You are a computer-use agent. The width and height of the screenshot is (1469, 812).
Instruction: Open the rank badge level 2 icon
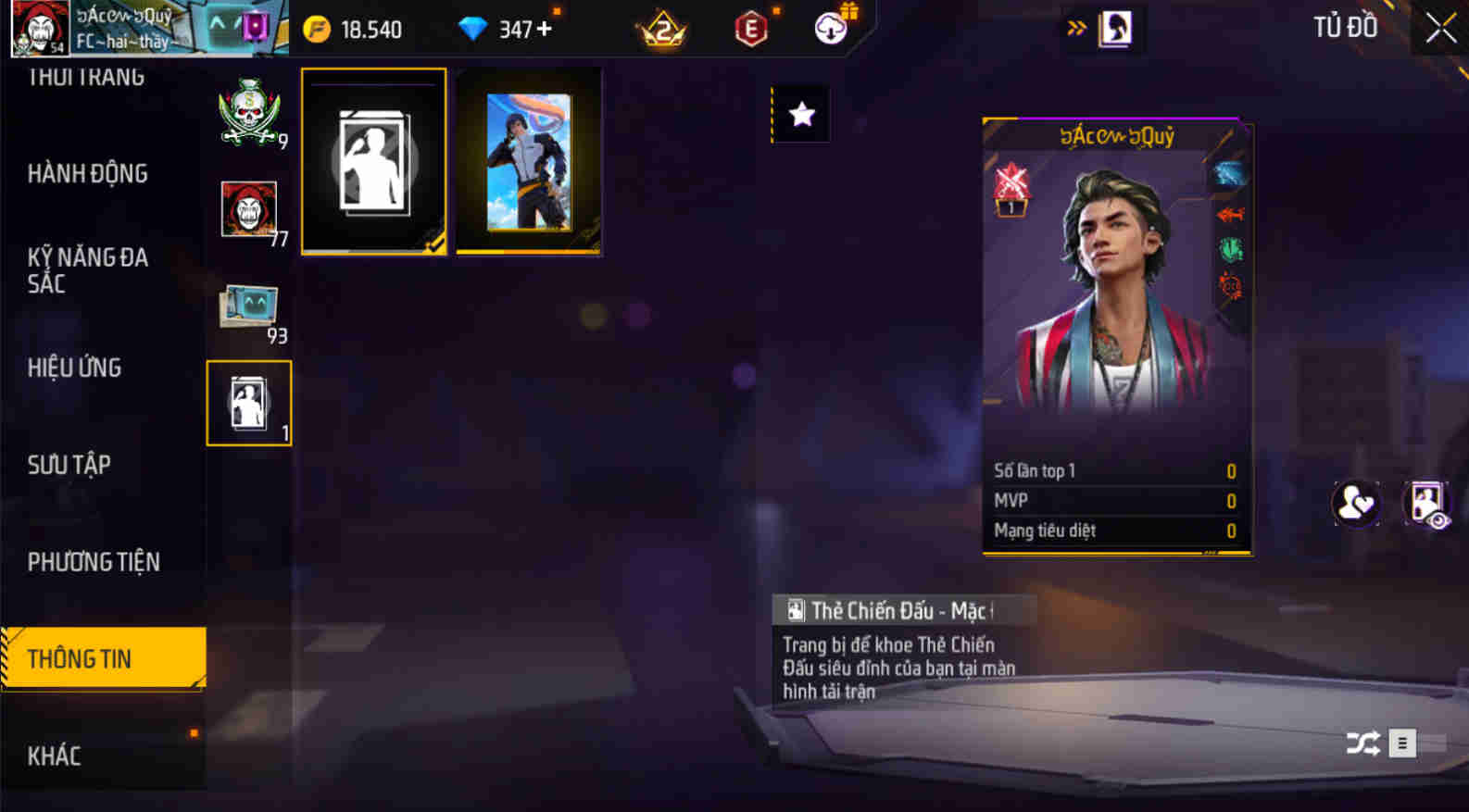tap(663, 30)
